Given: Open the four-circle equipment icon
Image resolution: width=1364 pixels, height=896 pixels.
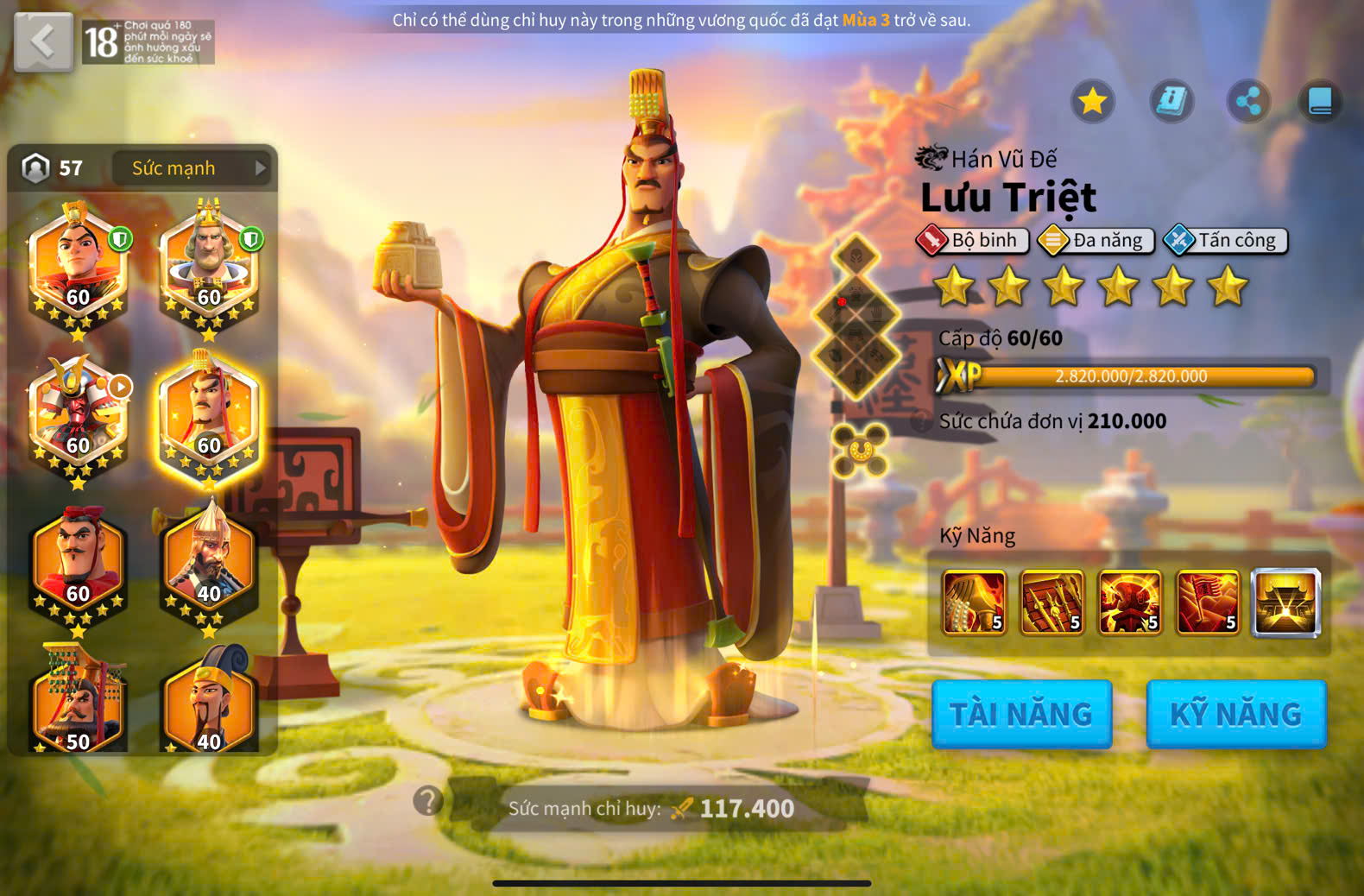Looking at the screenshot, I should click(860, 450).
